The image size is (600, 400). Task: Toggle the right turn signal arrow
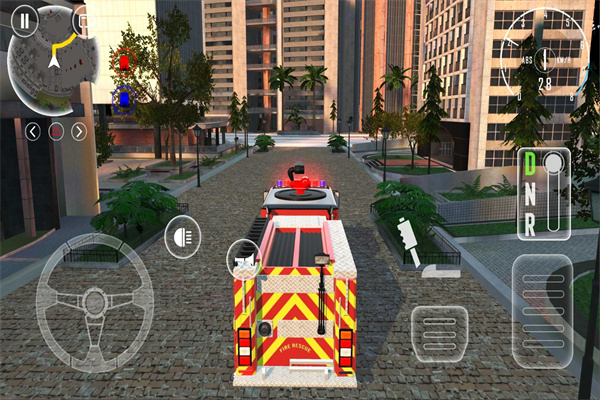79,131
